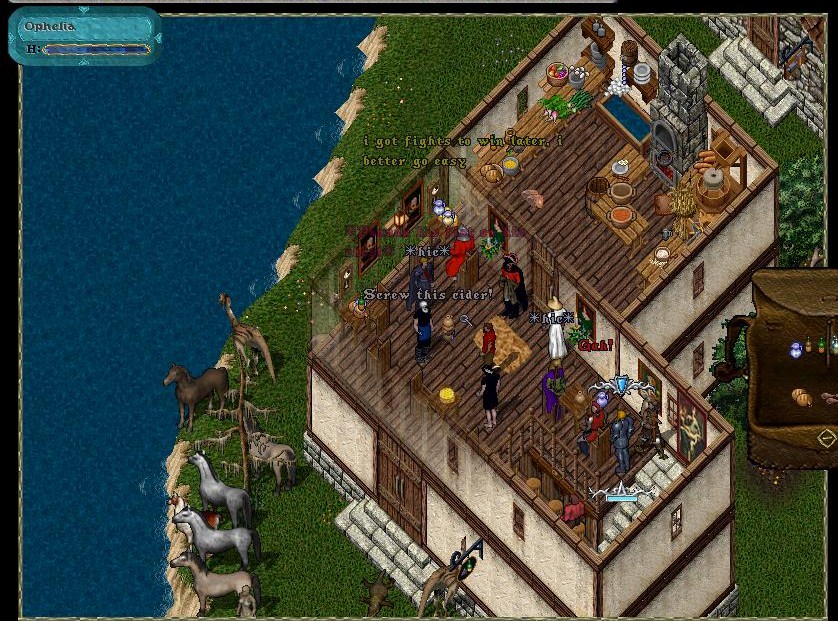Select the blue-white item in the backpack

click(x=796, y=349)
